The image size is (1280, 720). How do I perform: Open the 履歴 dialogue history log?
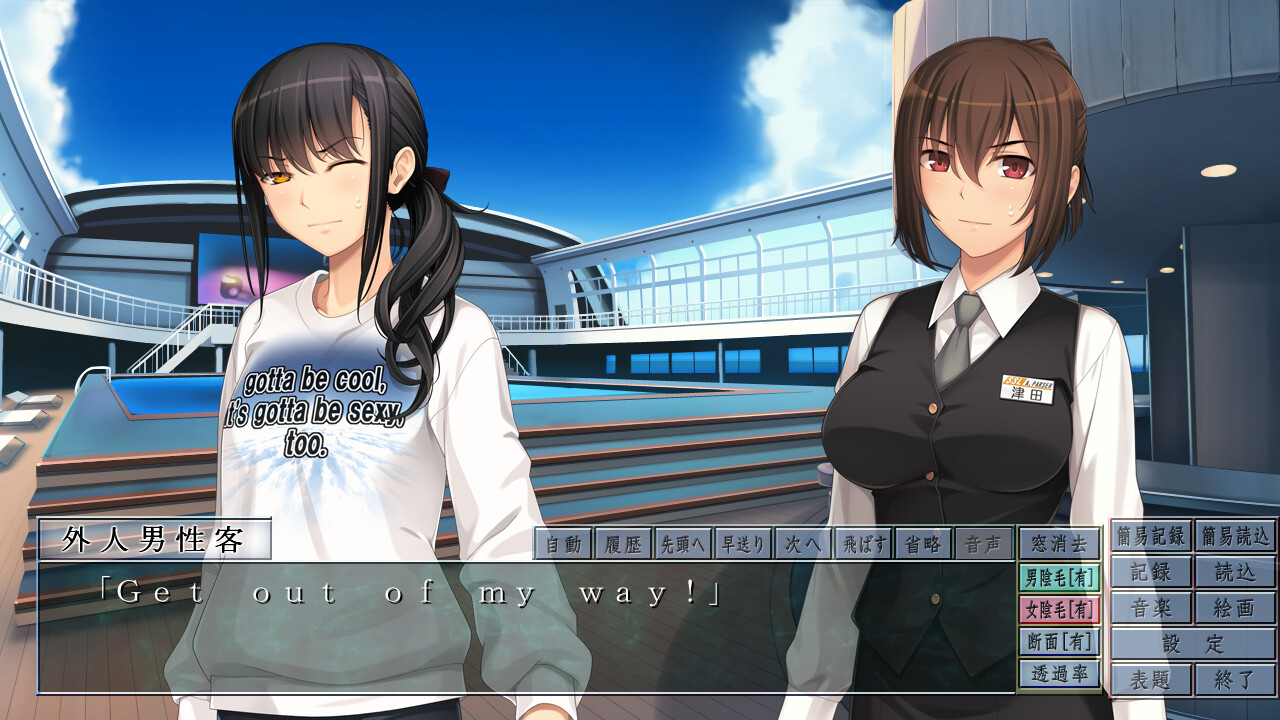(624, 544)
